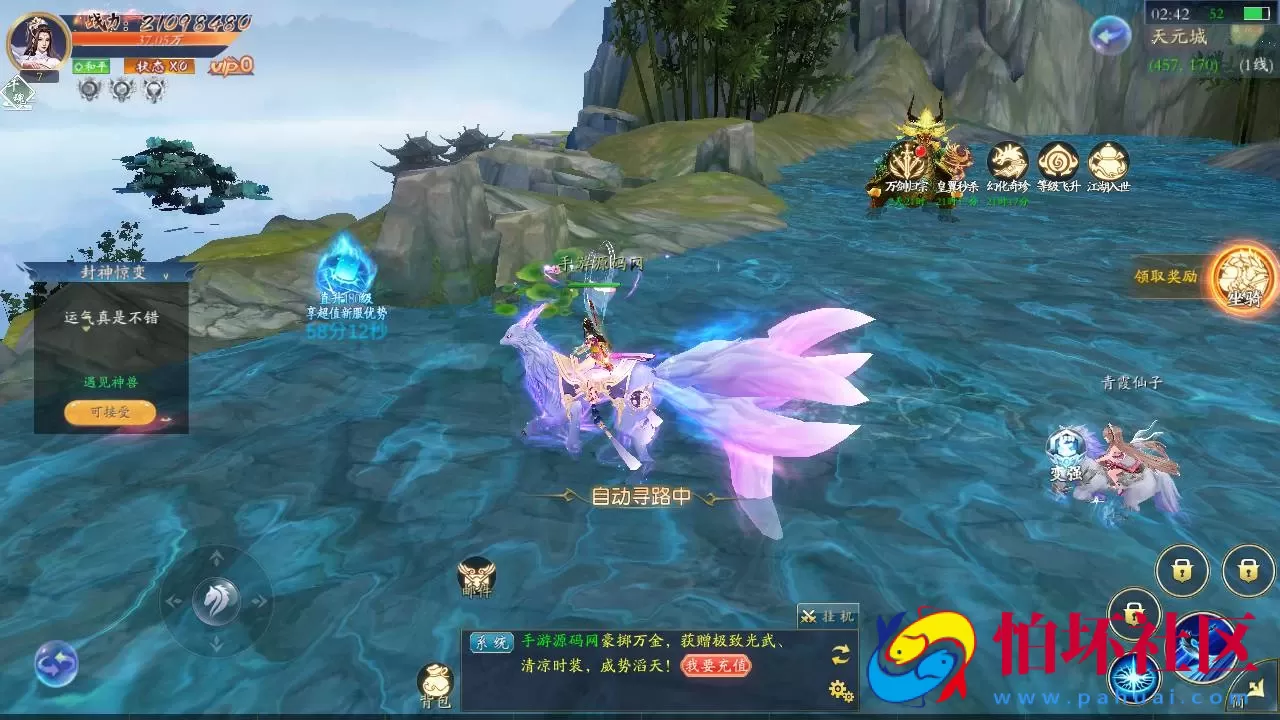This screenshot has height=720, width=1280.
Task: Open the 天元城 map location label
Action: tap(1180, 37)
